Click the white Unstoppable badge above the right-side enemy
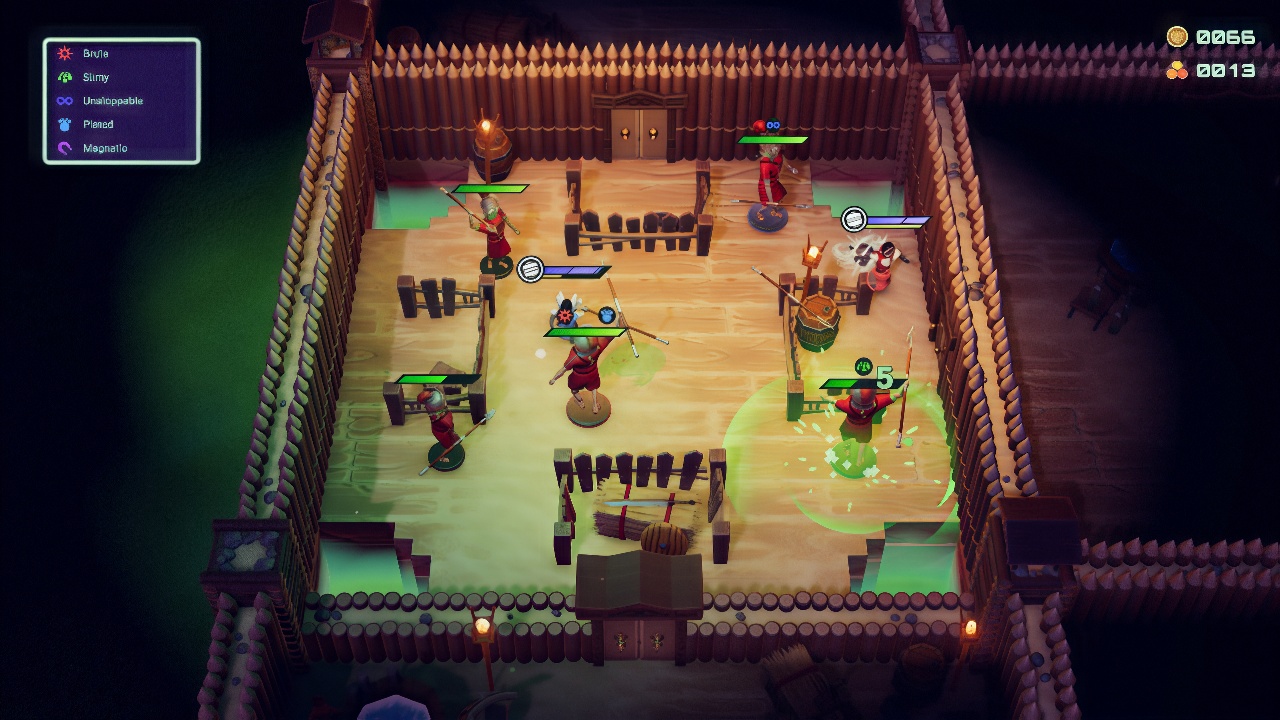 tap(853, 219)
